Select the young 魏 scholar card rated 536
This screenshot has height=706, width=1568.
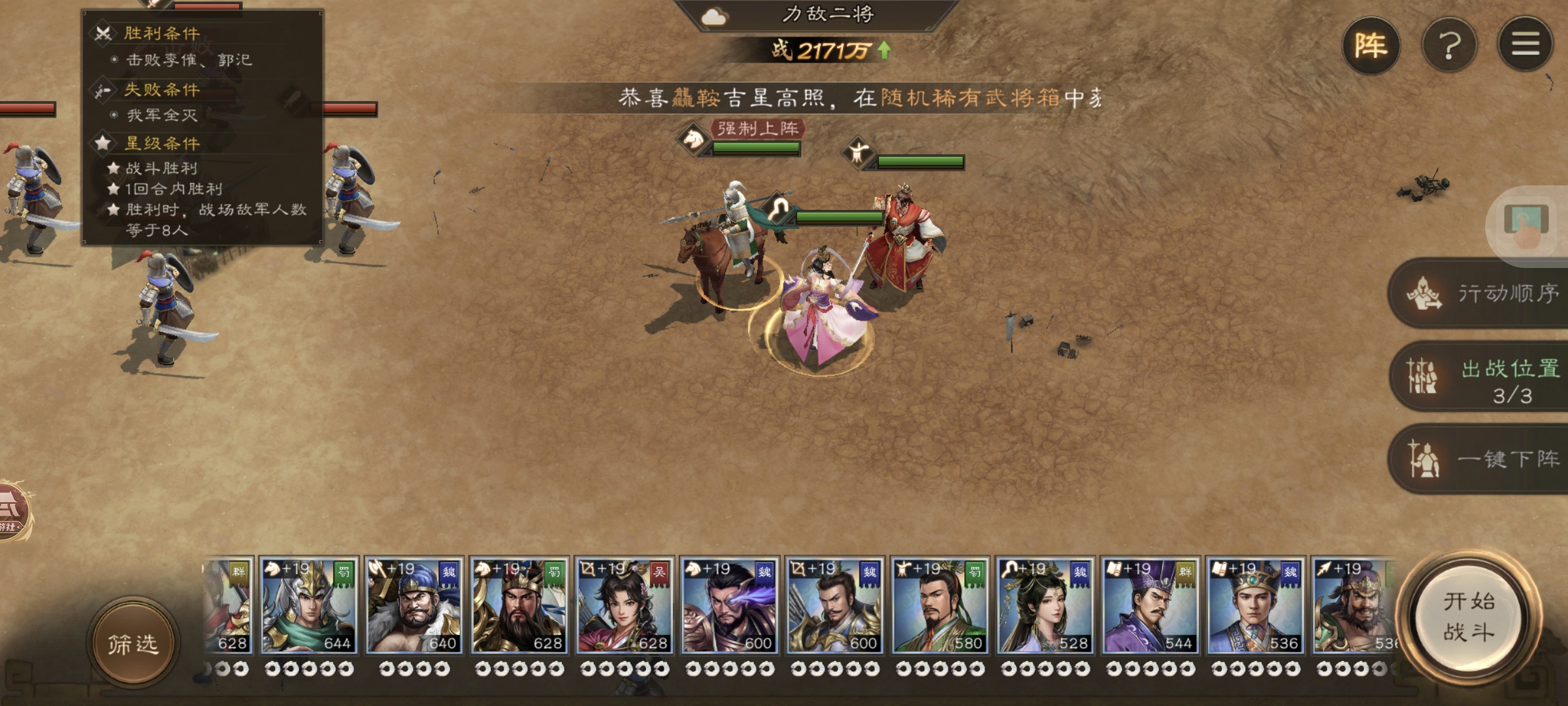click(x=1256, y=605)
